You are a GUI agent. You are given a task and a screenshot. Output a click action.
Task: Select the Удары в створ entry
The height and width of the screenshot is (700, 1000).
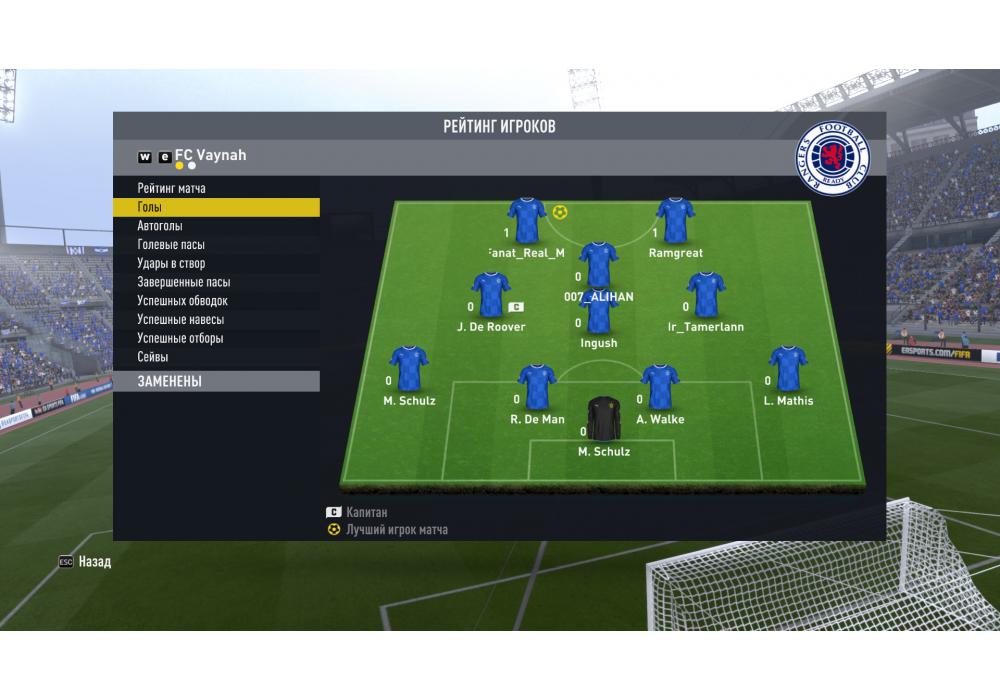[171, 264]
